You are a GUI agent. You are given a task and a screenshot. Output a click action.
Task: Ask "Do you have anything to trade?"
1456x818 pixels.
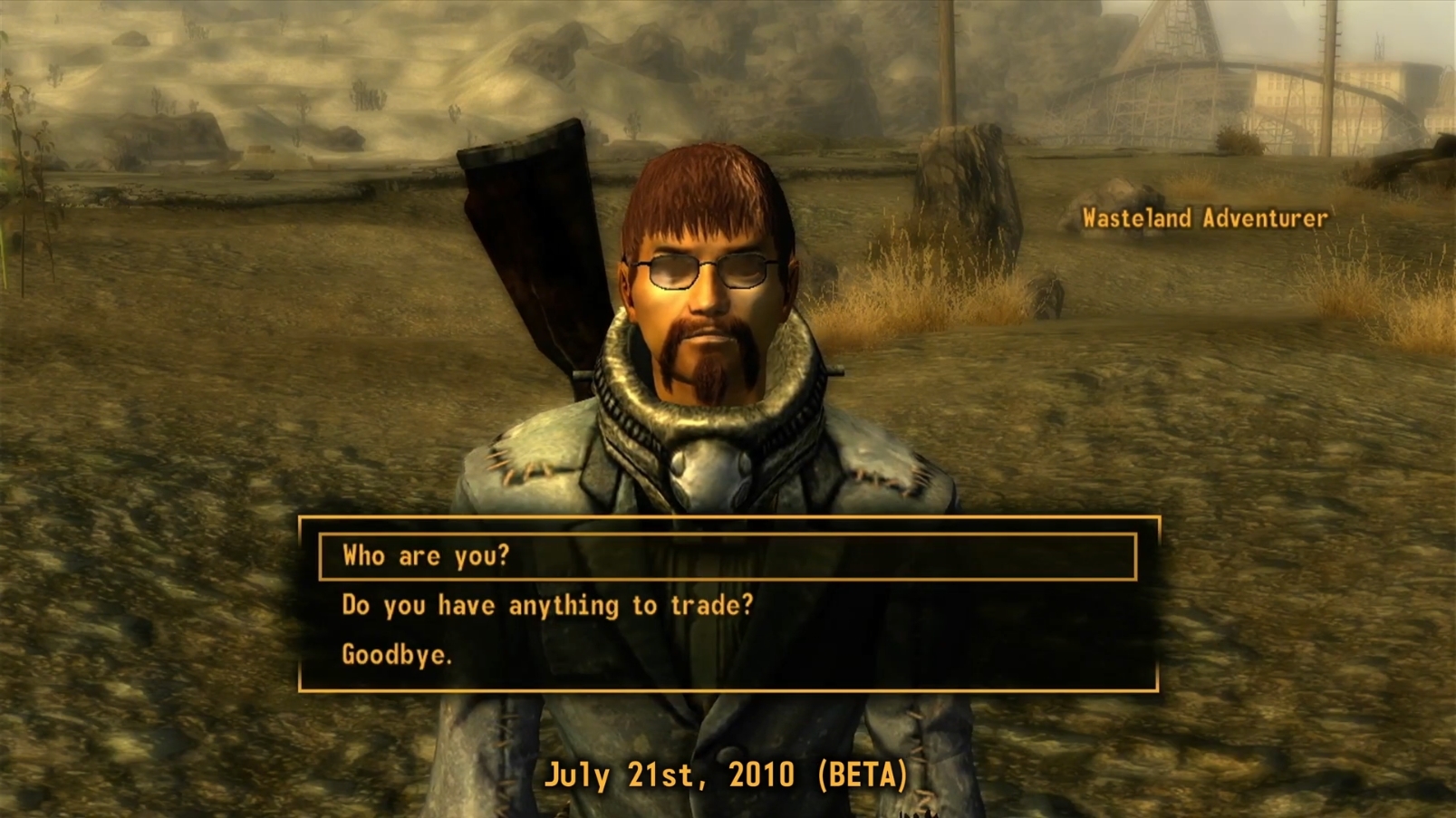pyautogui.click(x=547, y=605)
